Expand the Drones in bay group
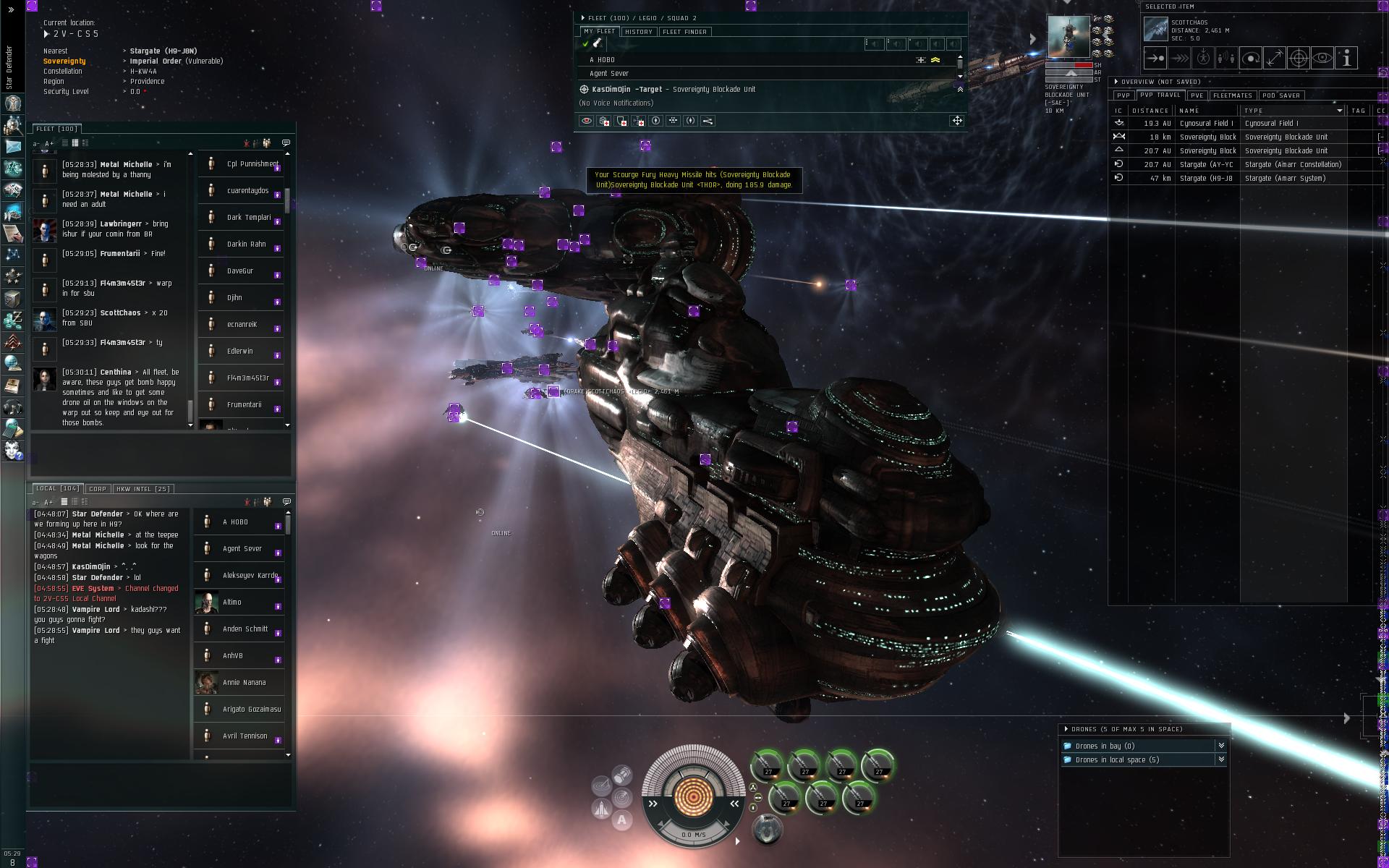The height and width of the screenshot is (868, 1389). tap(1104, 746)
